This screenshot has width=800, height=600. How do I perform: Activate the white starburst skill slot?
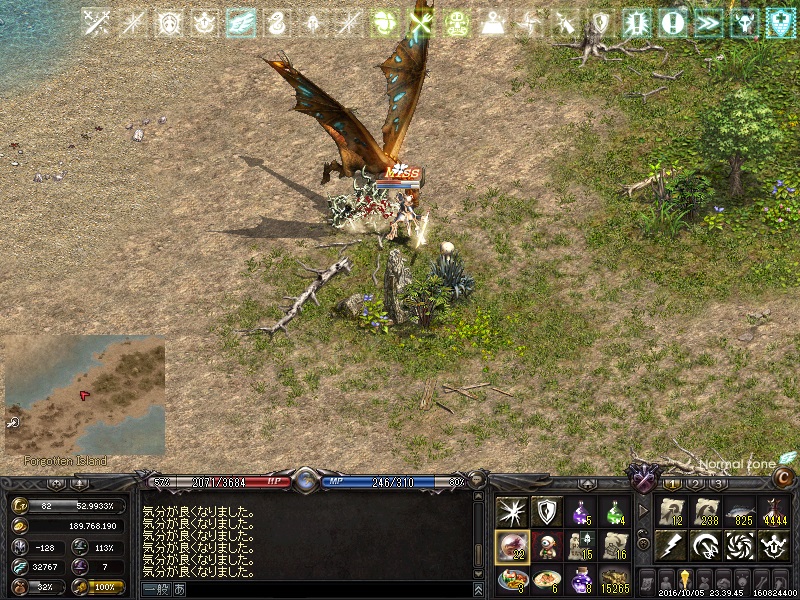(x=512, y=512)
